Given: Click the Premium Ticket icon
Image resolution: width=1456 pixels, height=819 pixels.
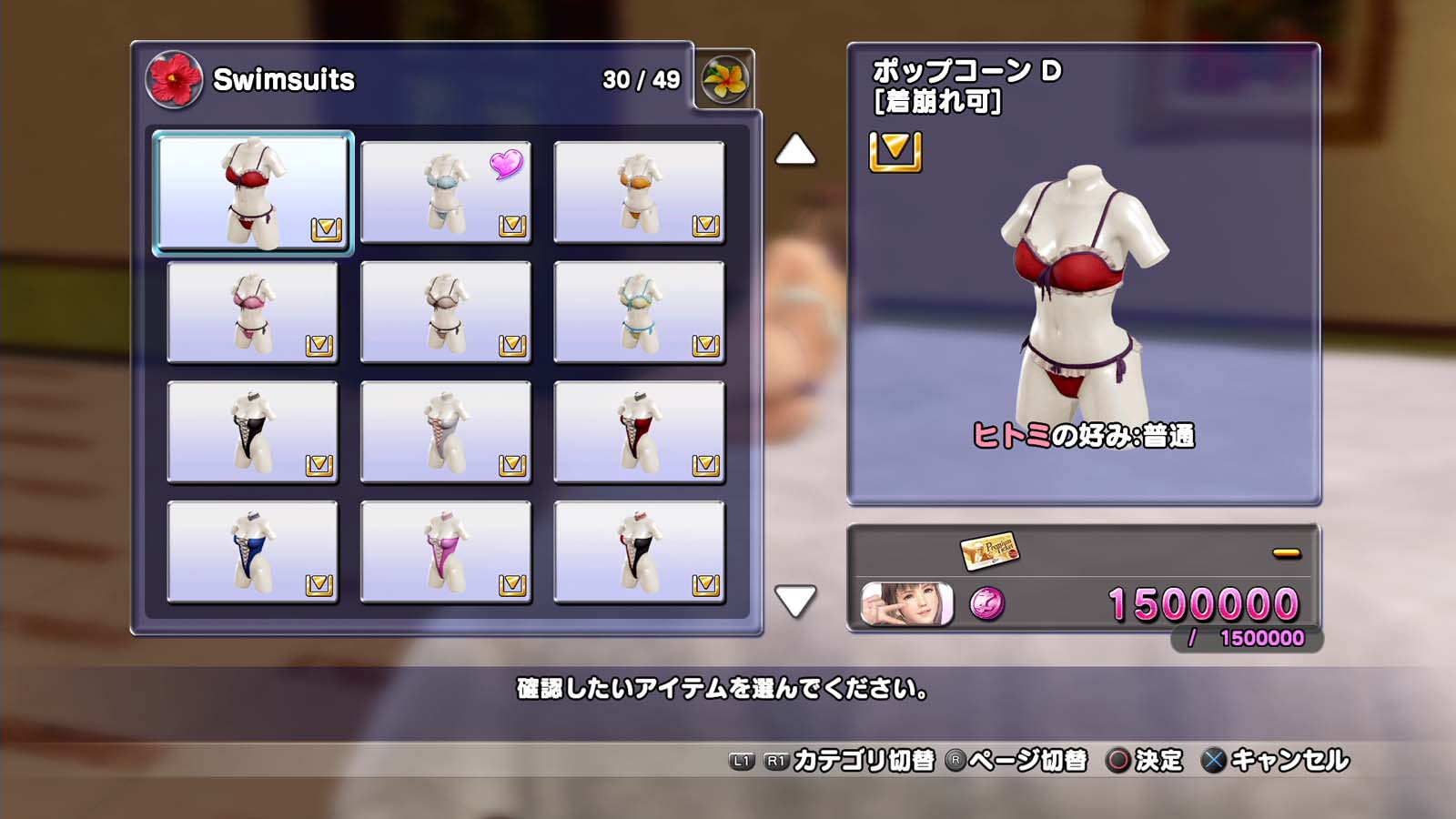Looking at the screenshot, I should (989, 551).
